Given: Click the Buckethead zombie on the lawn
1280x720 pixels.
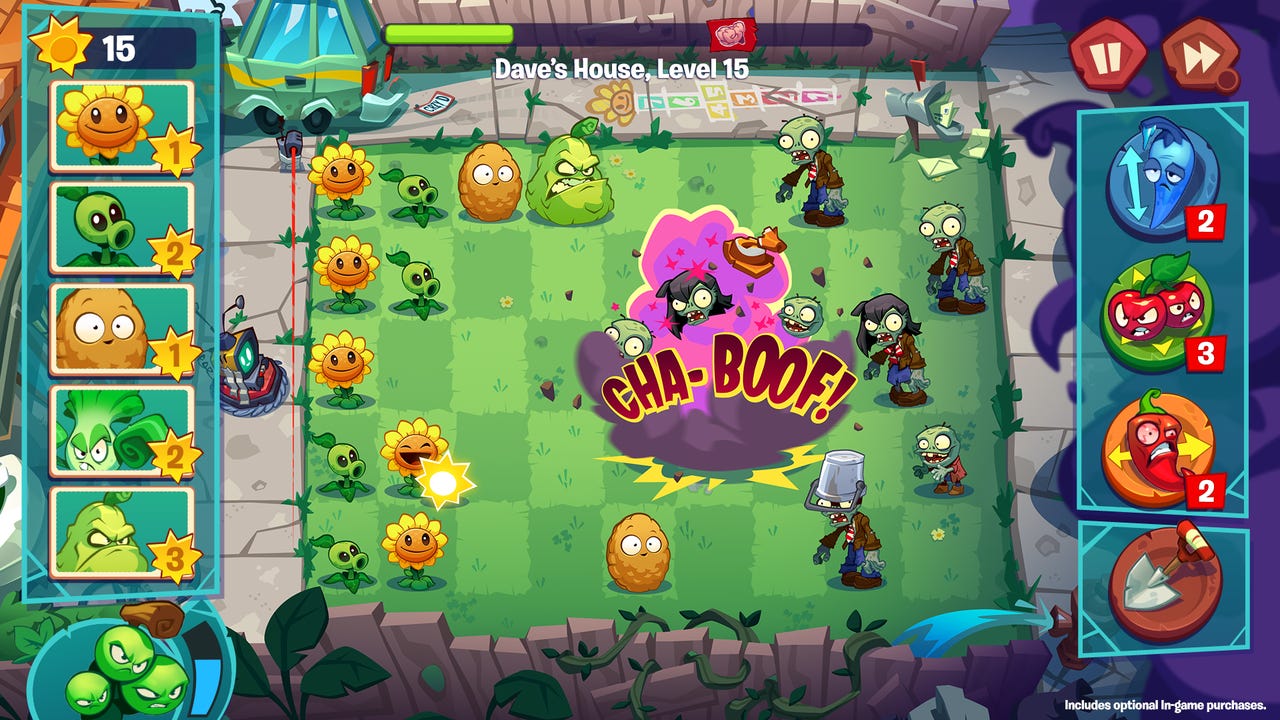Looking at the screenshot, I should point(845,520).
